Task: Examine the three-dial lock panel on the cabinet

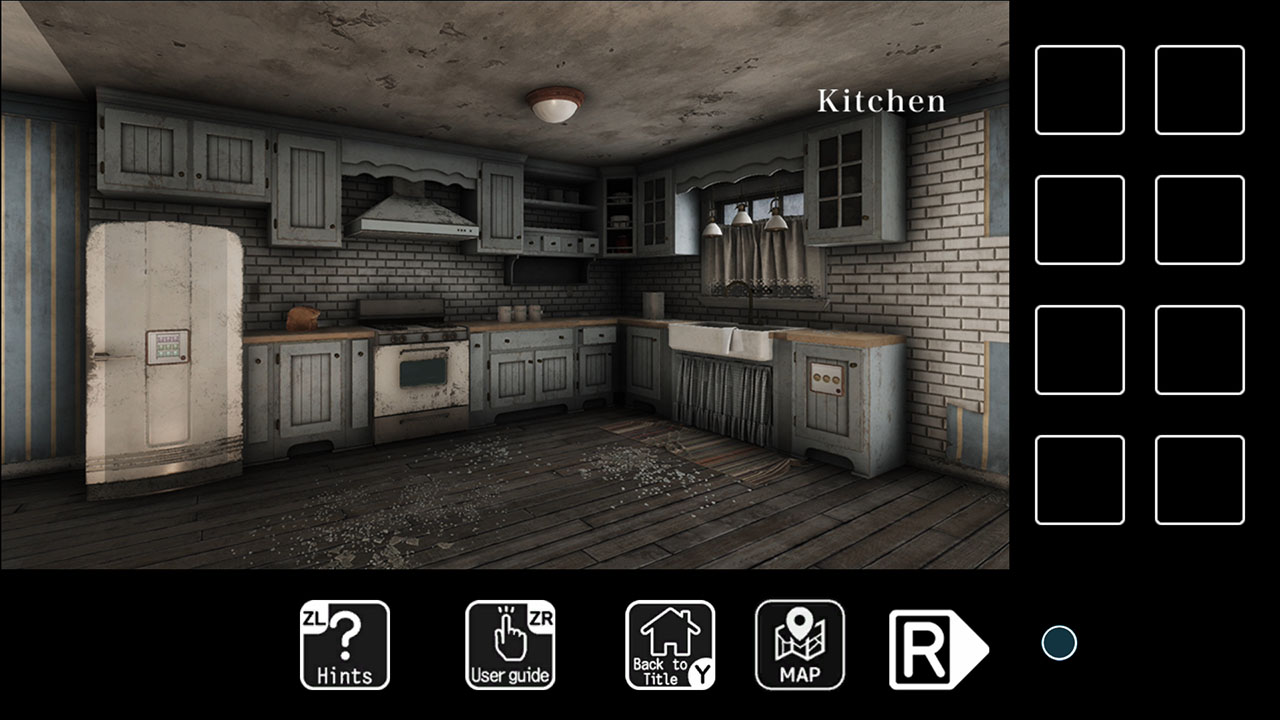Action: [x=826, y=378]
